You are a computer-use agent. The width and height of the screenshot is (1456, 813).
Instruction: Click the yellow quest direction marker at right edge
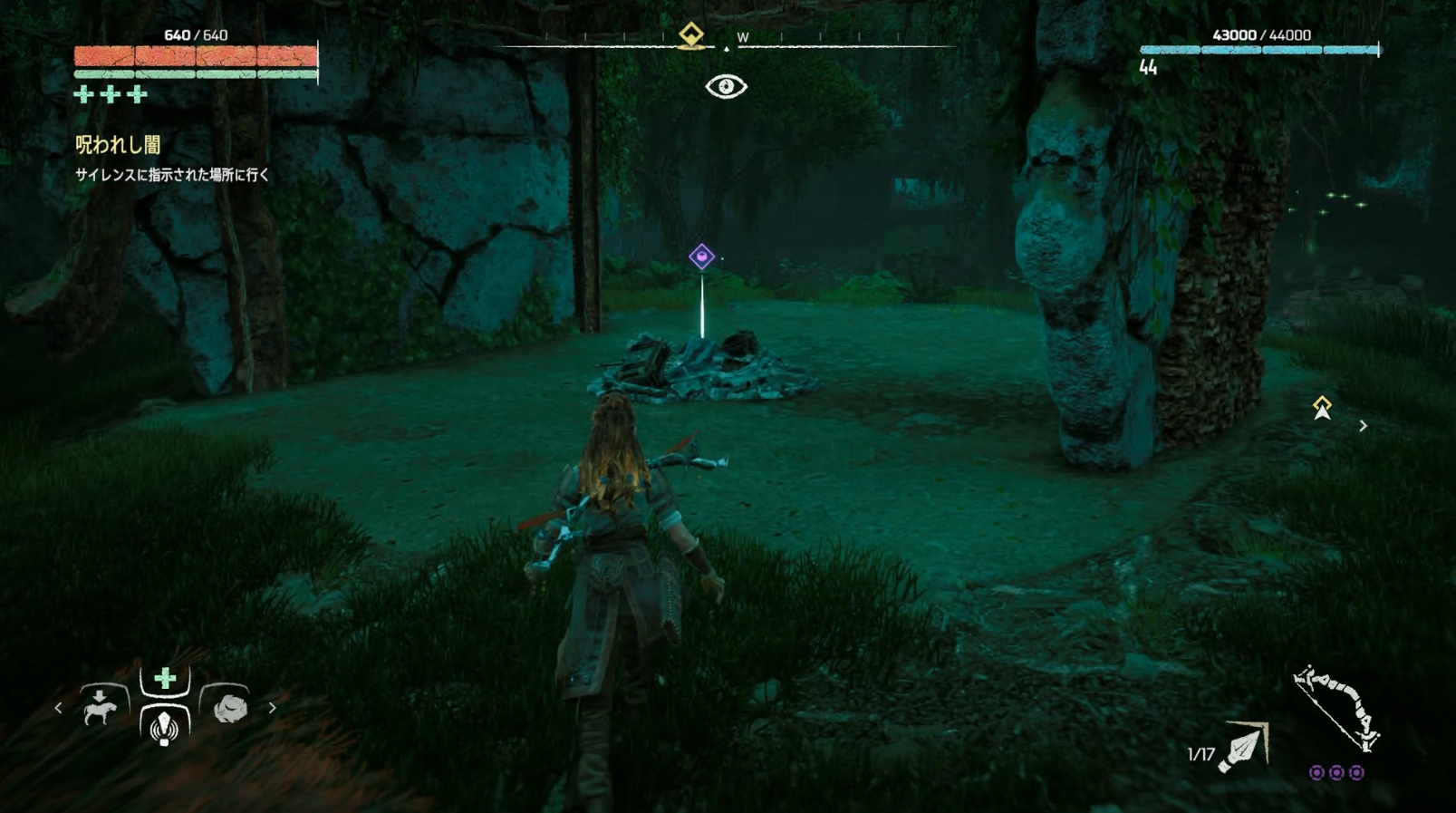coord(1322,408)
